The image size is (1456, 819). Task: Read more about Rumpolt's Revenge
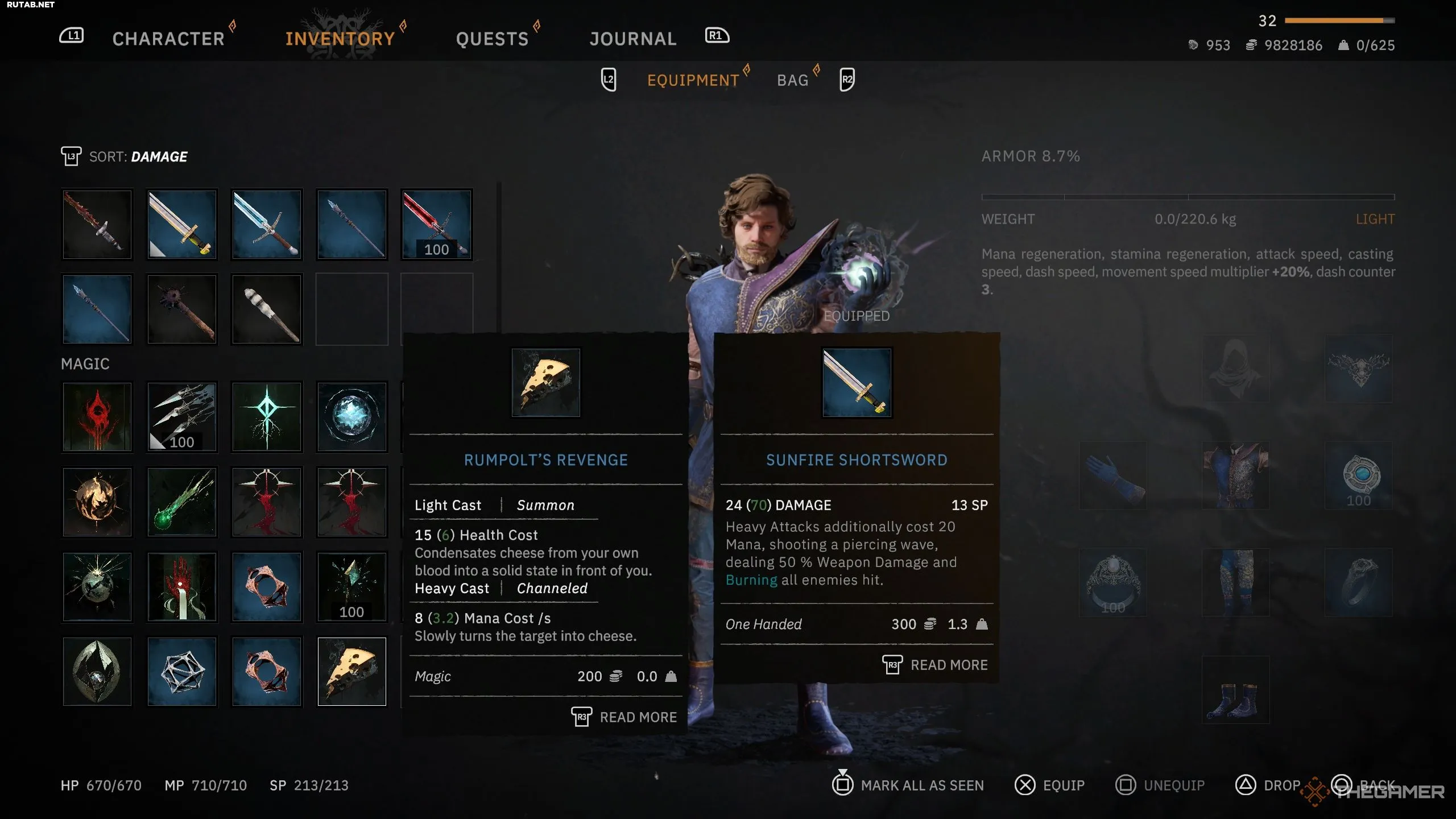(x=624, y=717)
